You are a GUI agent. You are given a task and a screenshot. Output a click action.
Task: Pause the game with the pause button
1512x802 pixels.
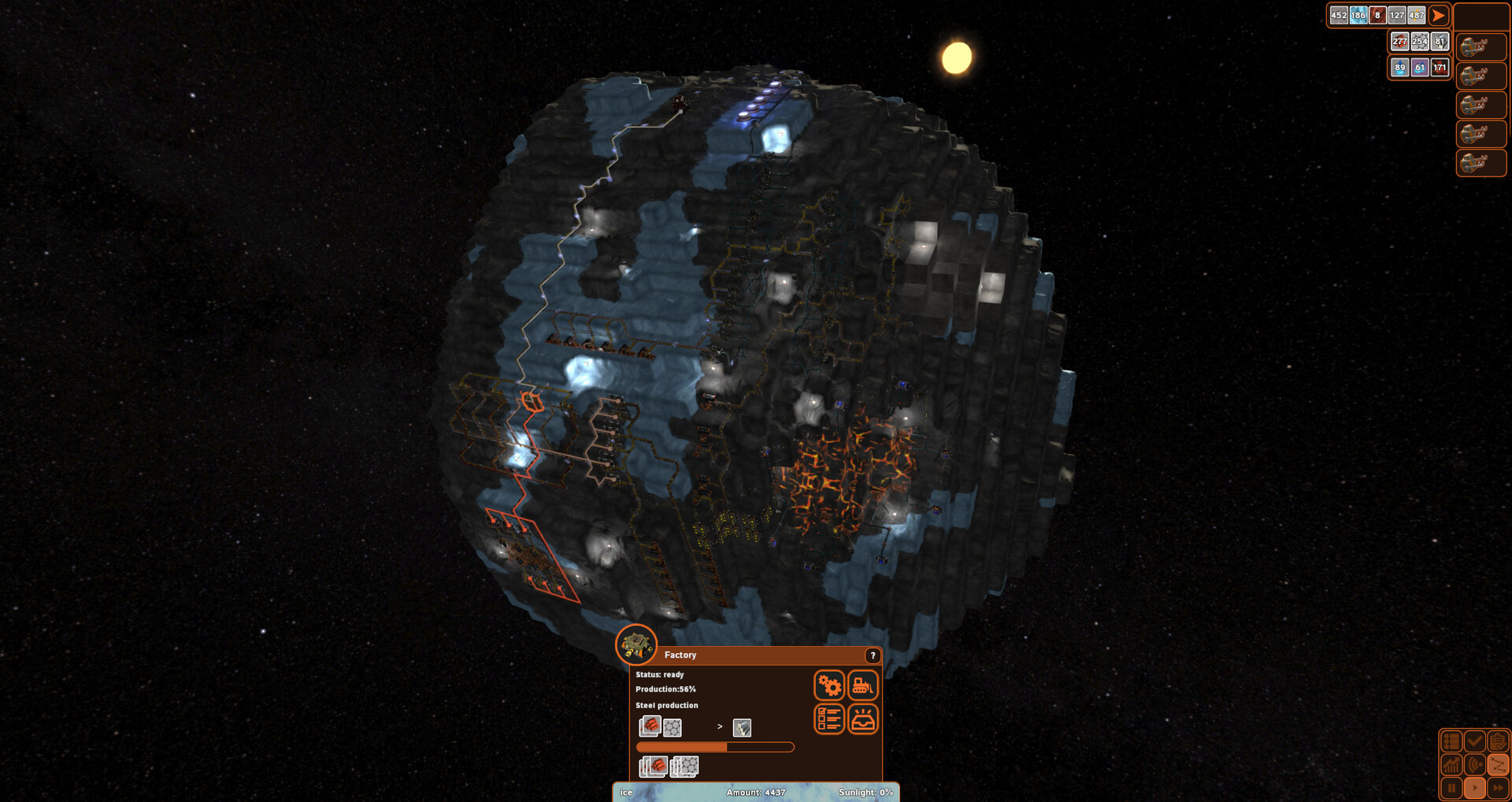(1451, 789)
